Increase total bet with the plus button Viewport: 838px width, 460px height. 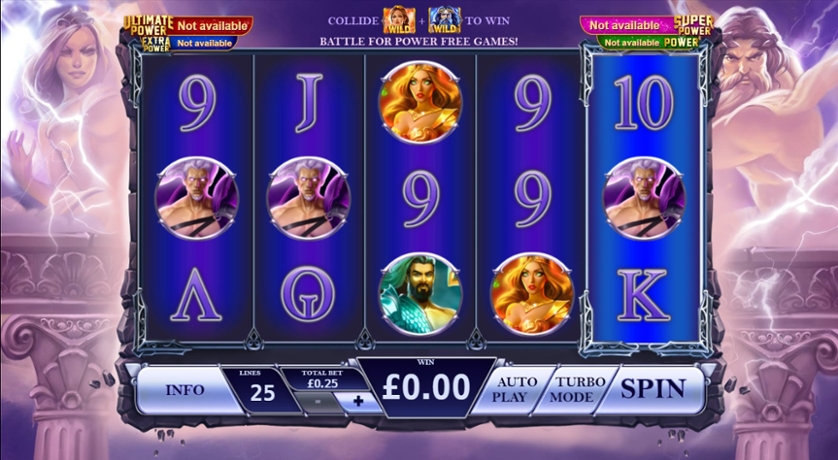pyautogui.click(x=359, y=400)
